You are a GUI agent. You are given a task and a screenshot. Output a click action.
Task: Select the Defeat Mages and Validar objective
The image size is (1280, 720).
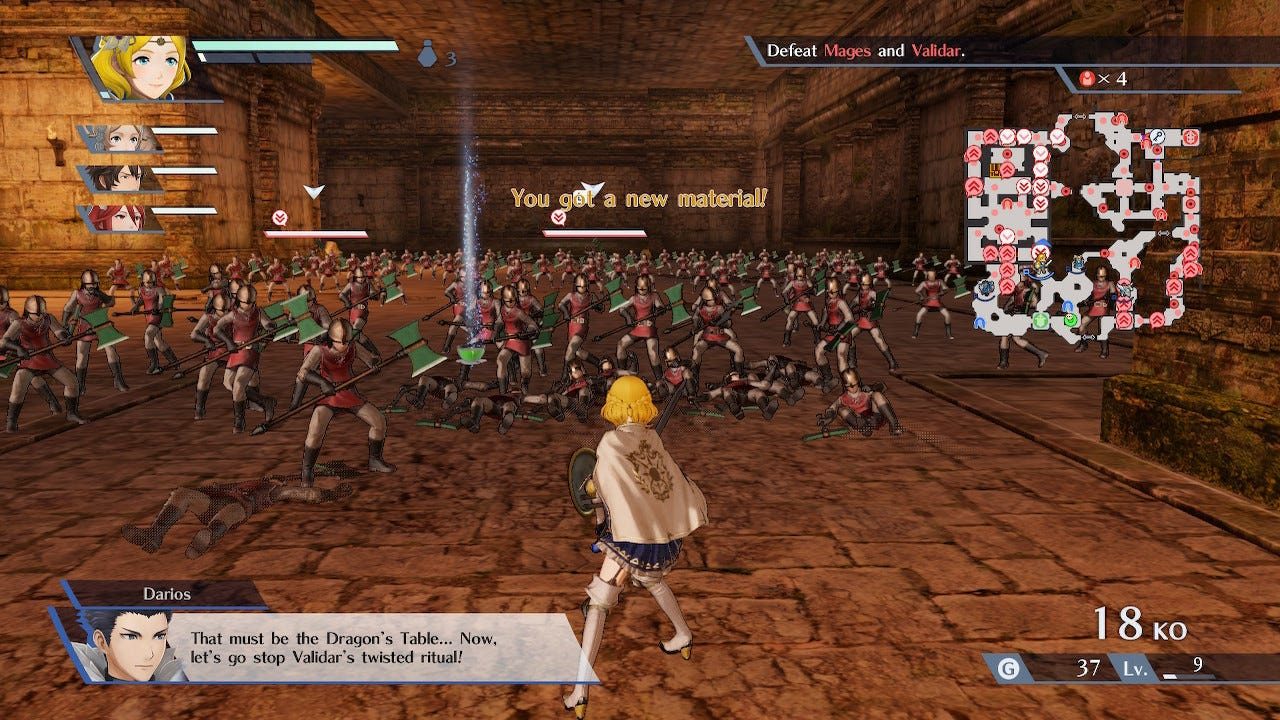pos(866,51)
